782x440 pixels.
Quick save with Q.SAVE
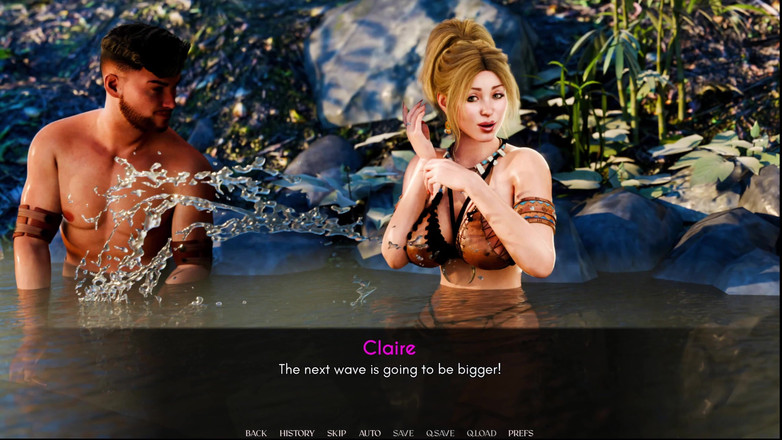[x=440, y=433]
